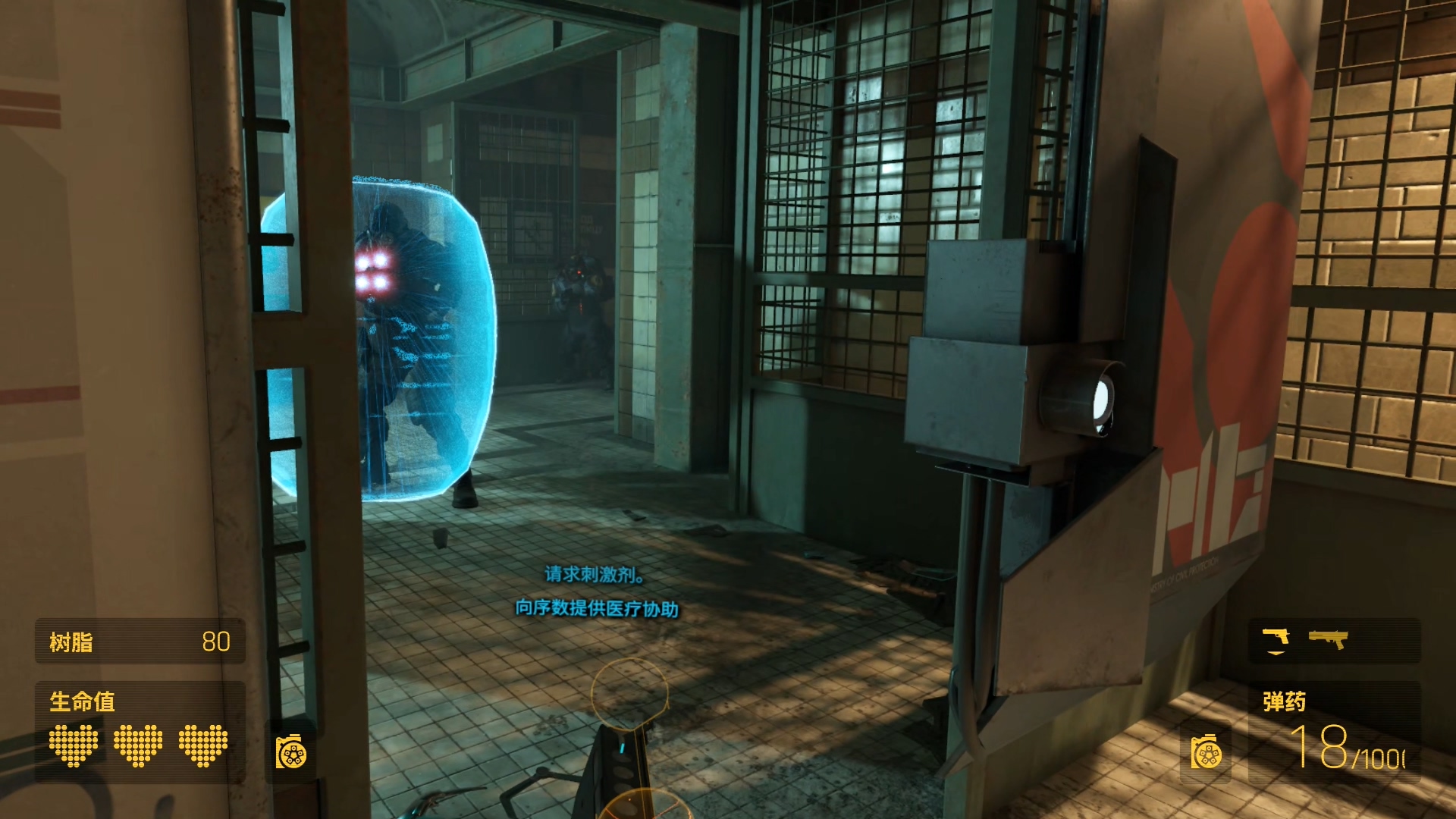Click the wrist pocket item icon beside the ammo panel

pos(1206,752)
